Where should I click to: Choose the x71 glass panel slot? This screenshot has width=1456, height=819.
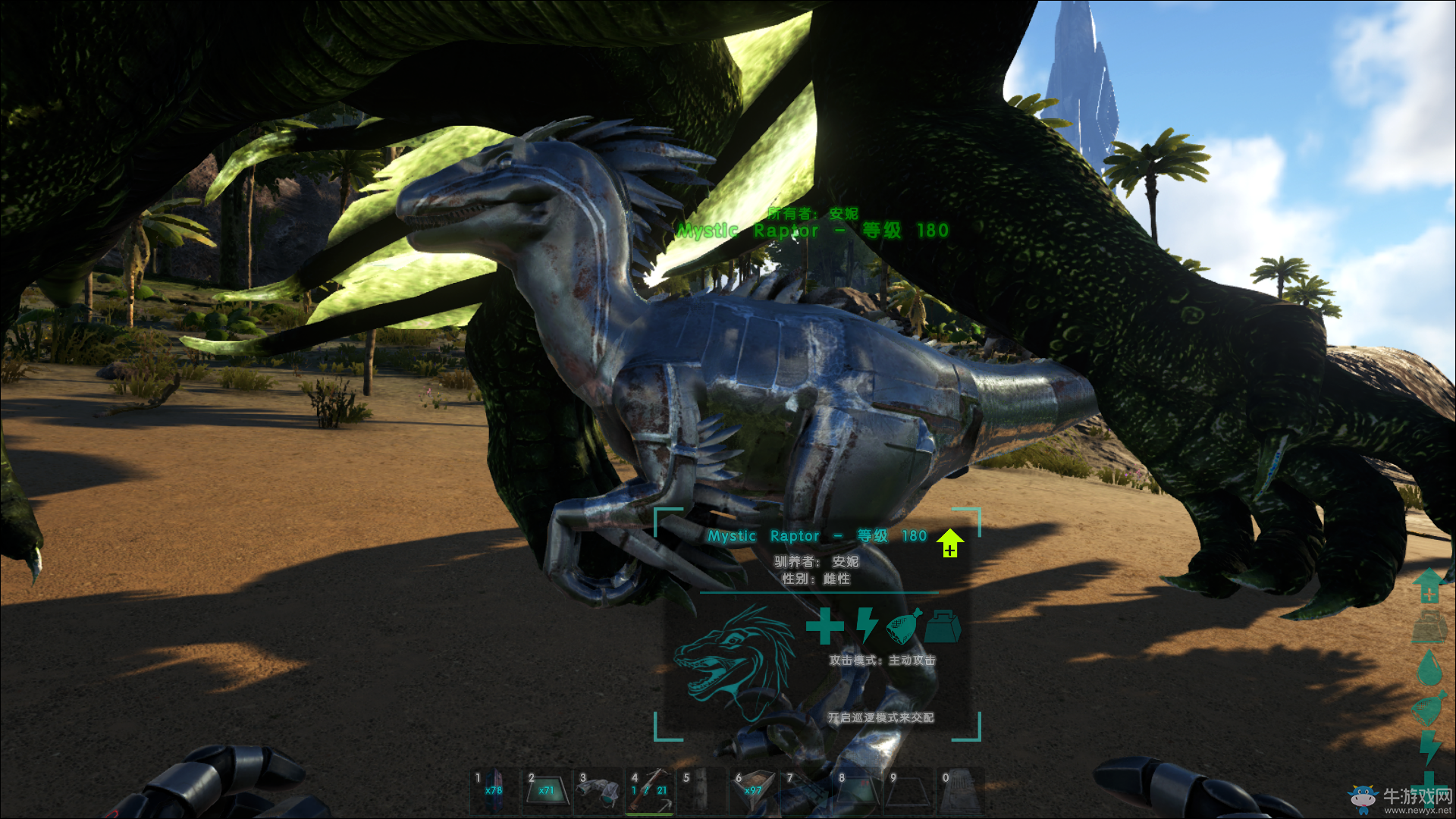coord(546,789)
